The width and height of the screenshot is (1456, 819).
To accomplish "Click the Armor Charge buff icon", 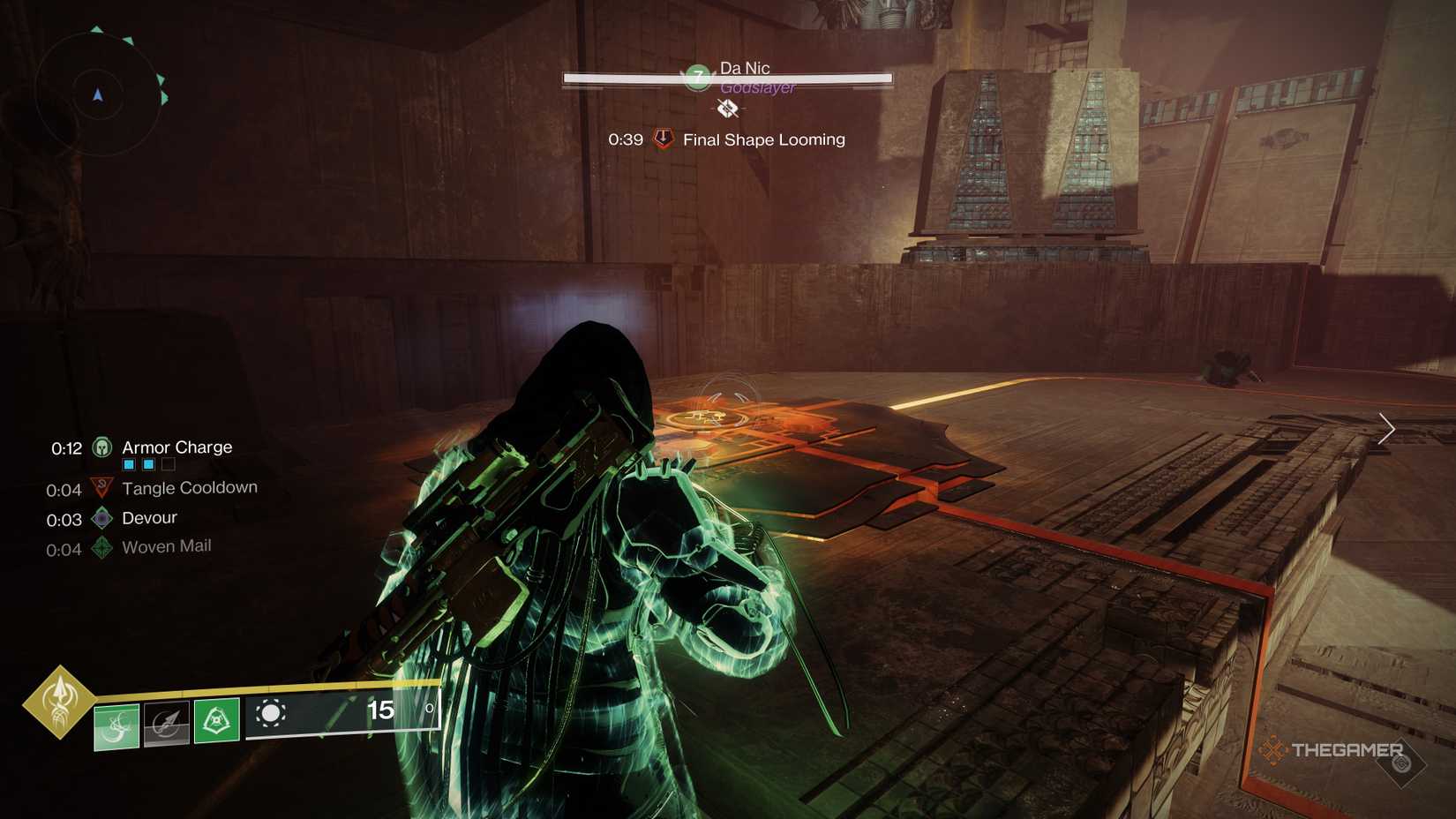I will (x=103, y=447).
